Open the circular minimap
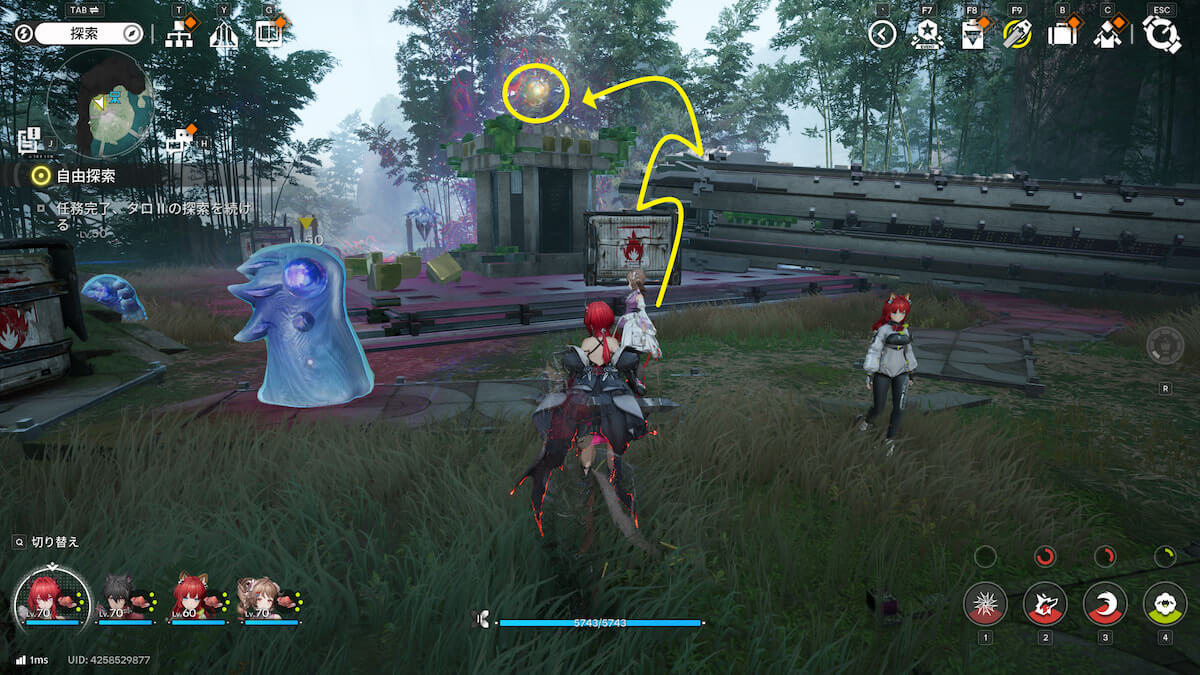The image size is (1200, 675). click(x=100, y=104)
